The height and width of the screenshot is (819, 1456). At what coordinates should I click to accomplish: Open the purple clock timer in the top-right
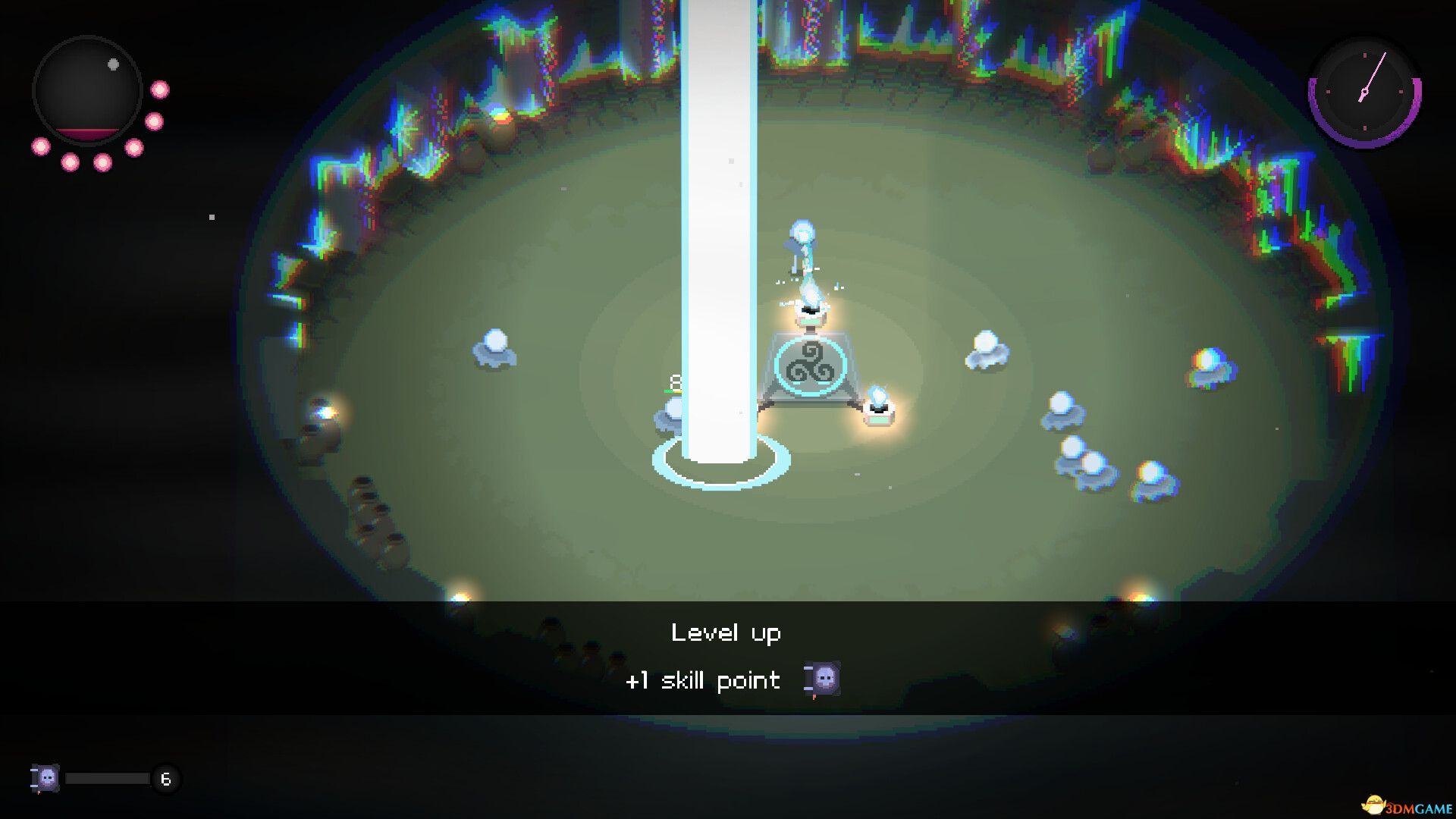point(1363,93)
